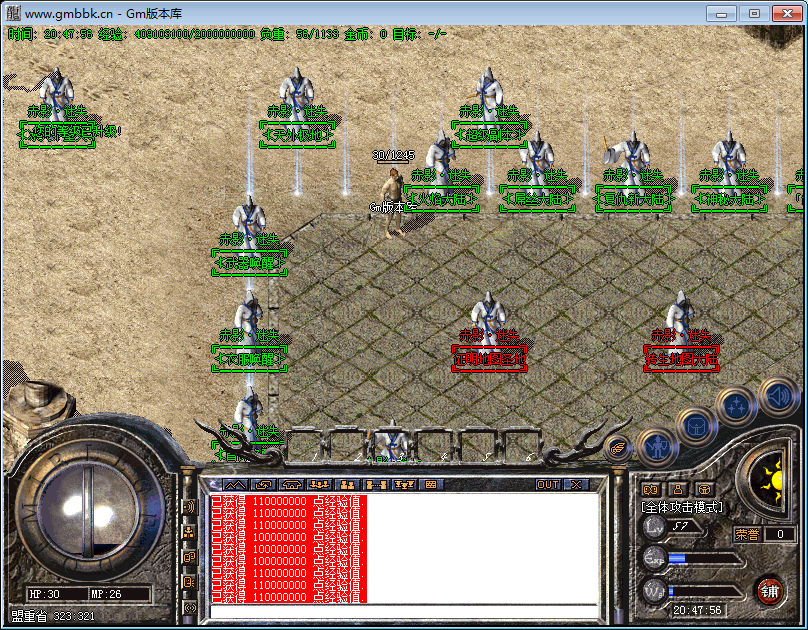Switch the 全体攻击模式 attack mode label
This screenshot has height=630, width=808.
click(681, 507)
